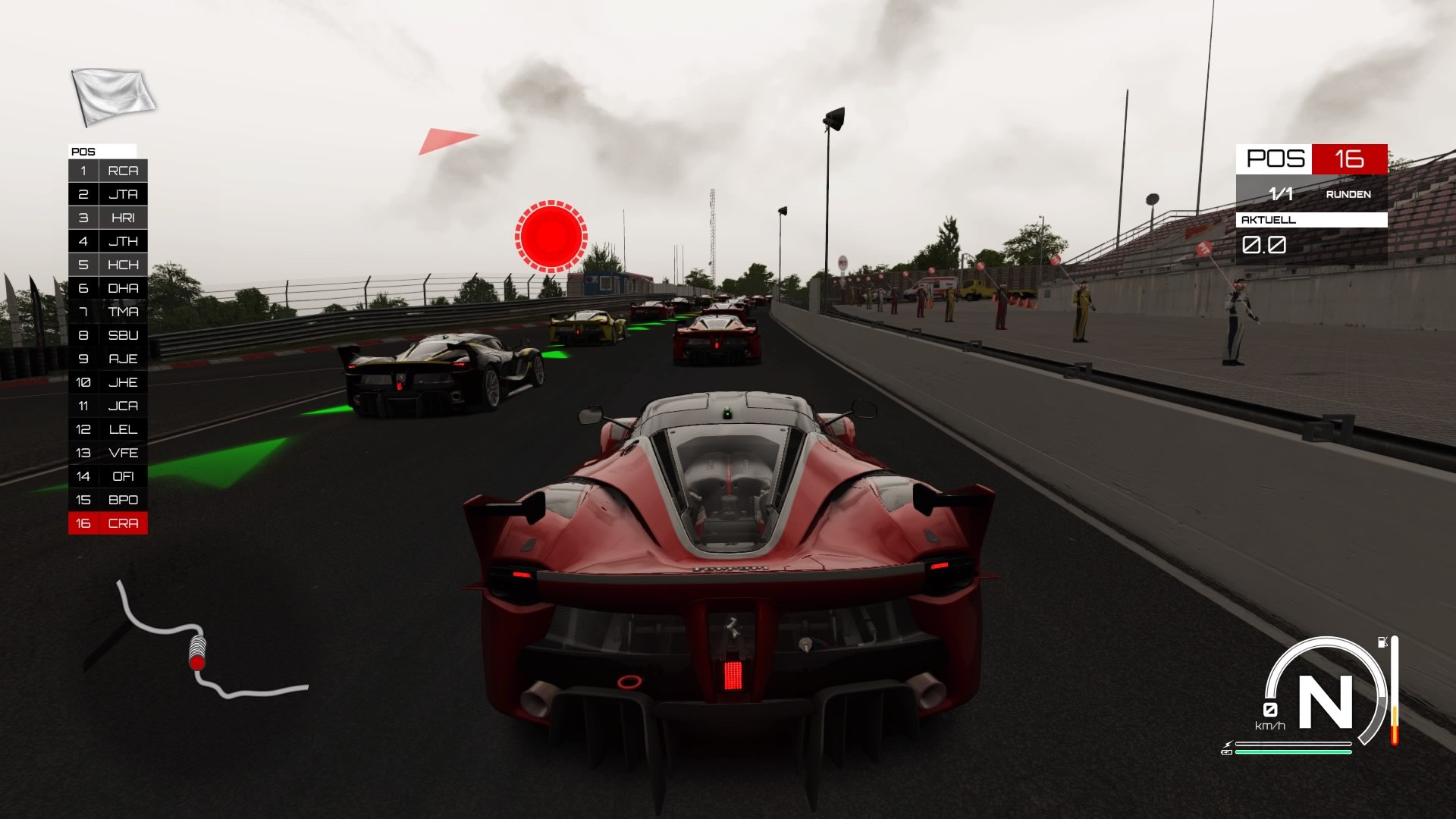Click the lightning ERS icon

[1228, 744]
